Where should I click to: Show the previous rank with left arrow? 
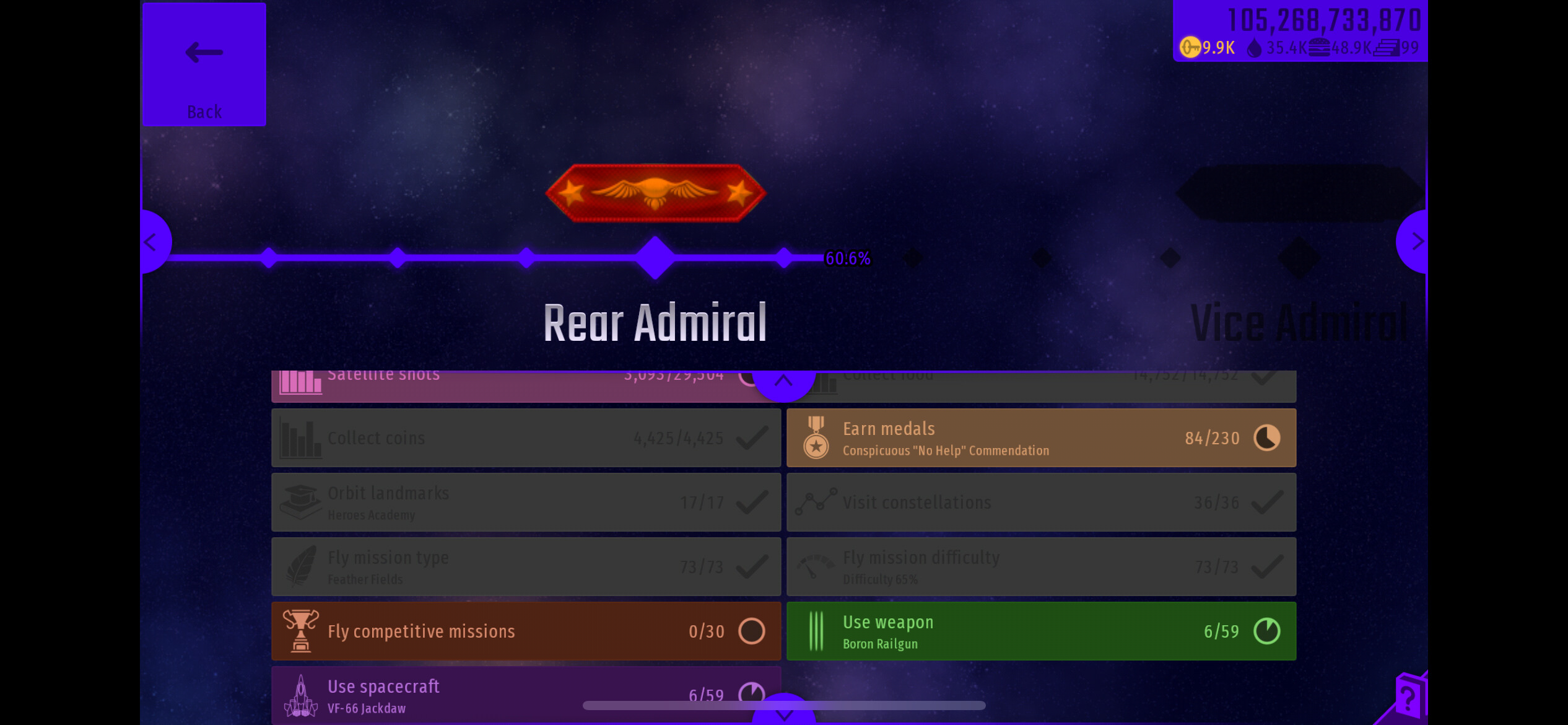152,242
